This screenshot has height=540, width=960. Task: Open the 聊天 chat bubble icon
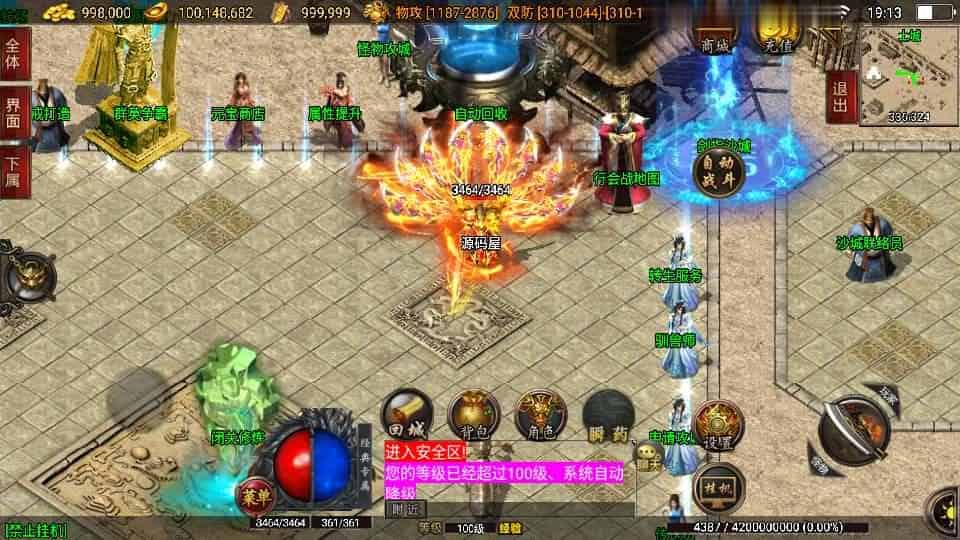click(x=649, y=462)
